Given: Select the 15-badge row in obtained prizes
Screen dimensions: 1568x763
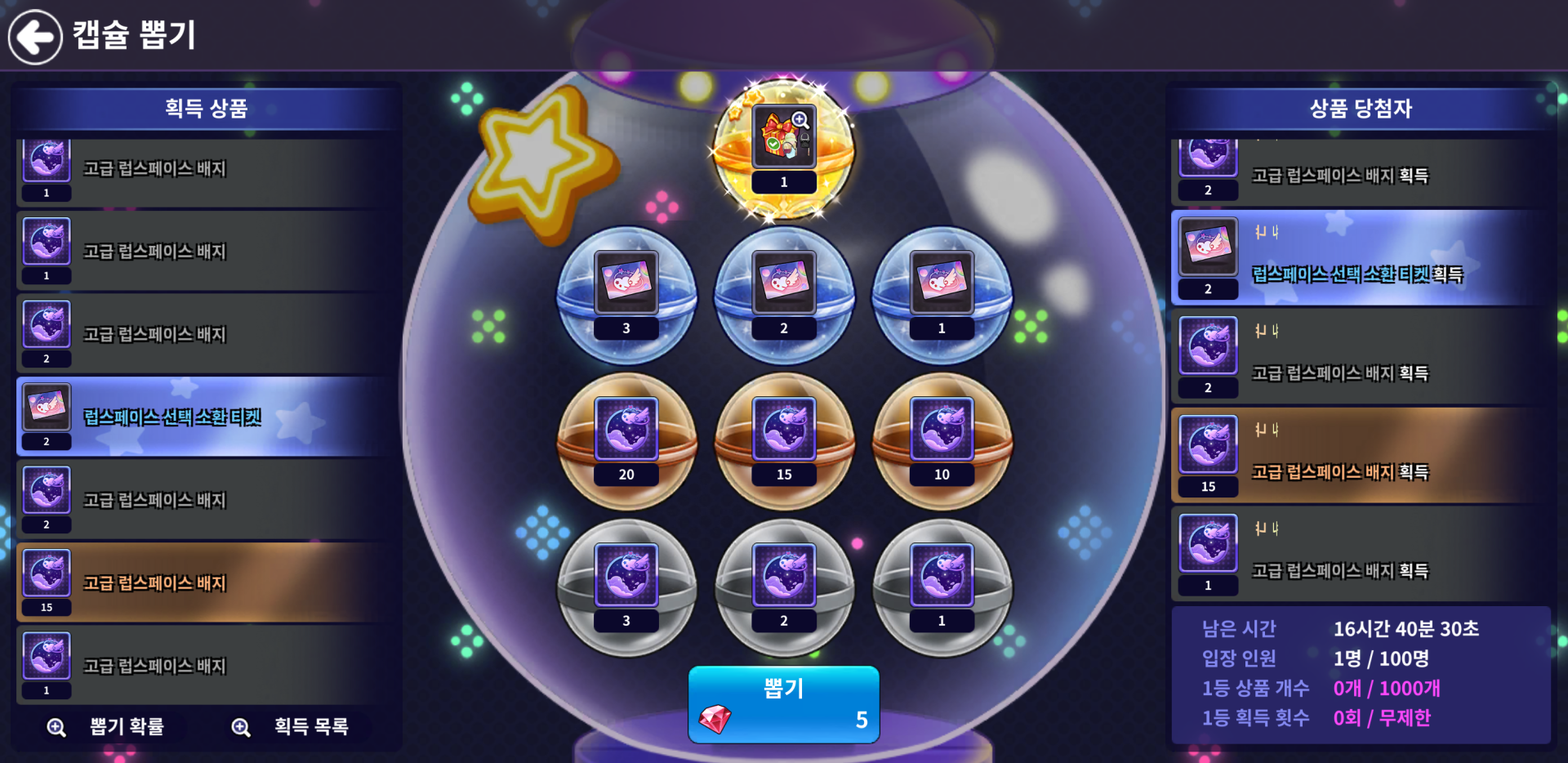Looking at the screenshot, I should tap(204, 582).
